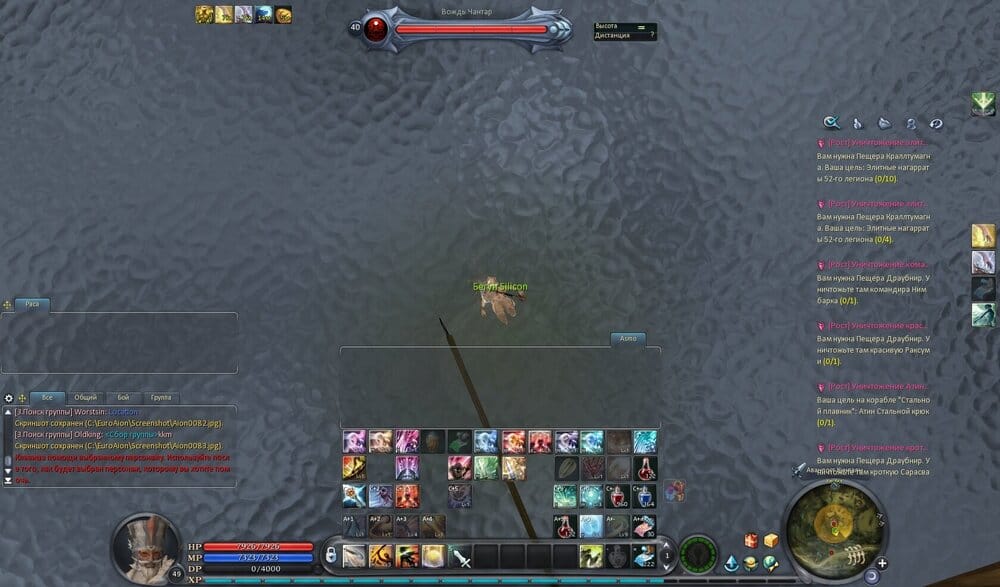Open the "Раса" chat window tab
This screenshot has width=1000, height=587.
pos(32,304)
